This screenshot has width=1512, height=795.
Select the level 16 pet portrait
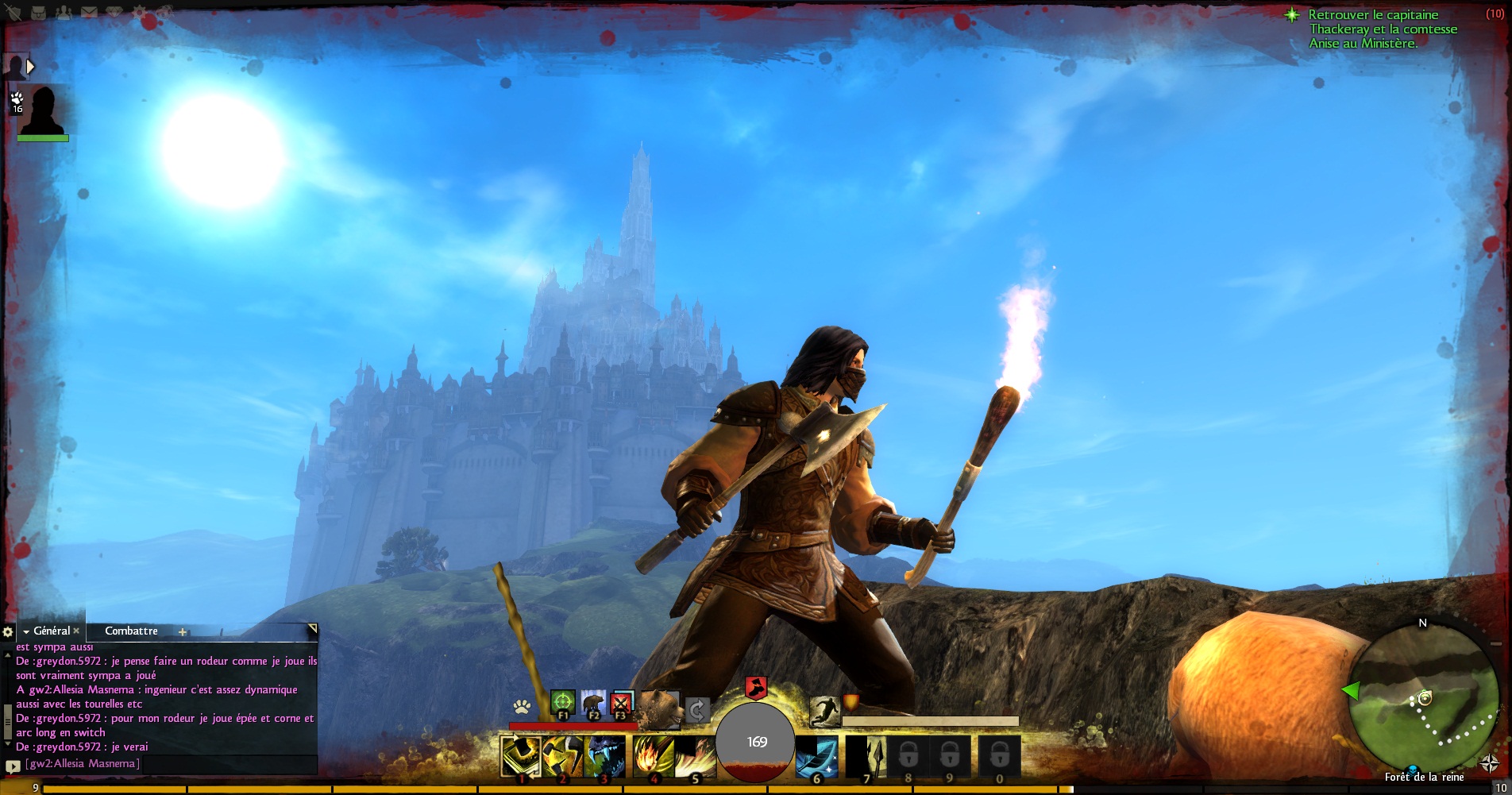41,111
